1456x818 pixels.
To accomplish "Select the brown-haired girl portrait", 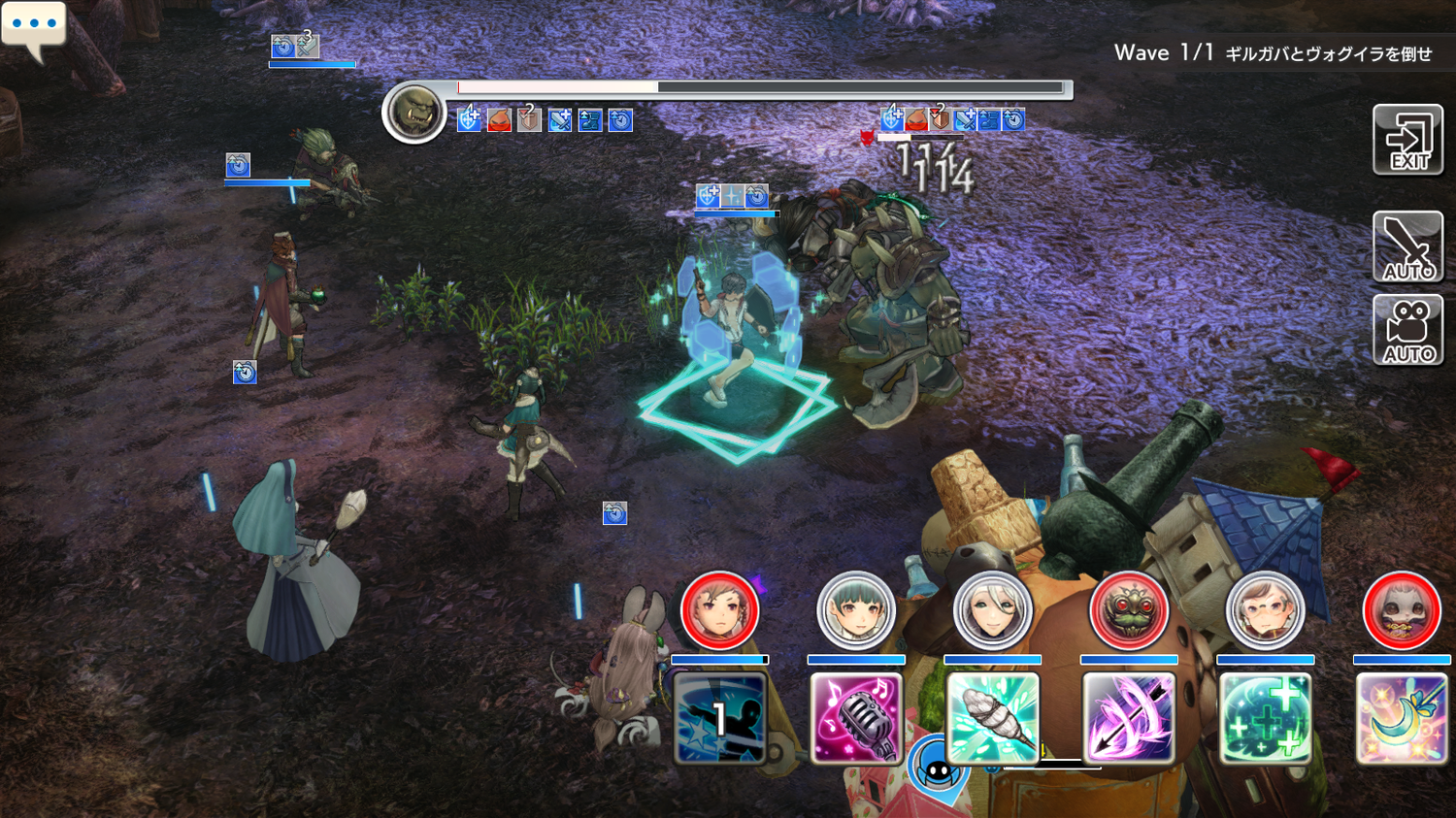I will (719, 611).
